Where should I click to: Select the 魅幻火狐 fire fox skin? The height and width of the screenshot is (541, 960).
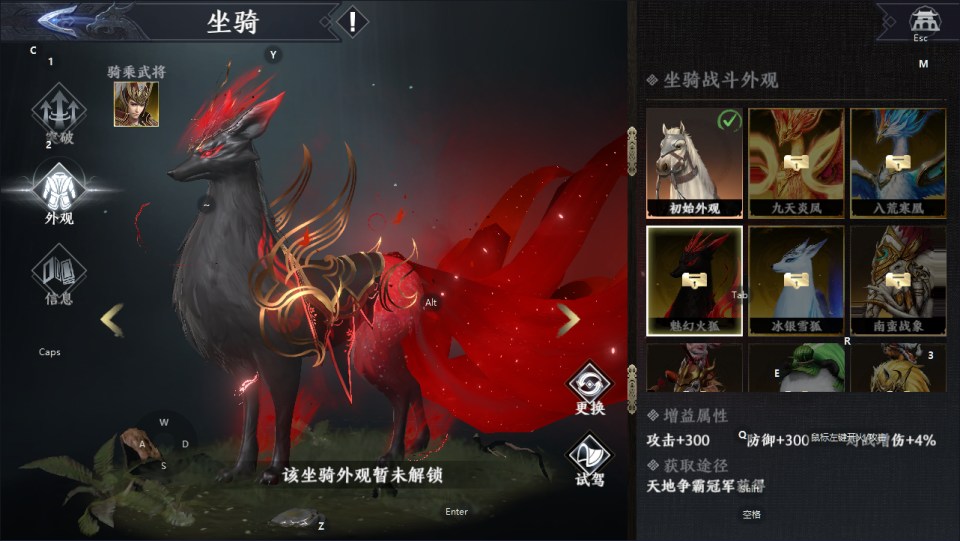coord(694,281)
